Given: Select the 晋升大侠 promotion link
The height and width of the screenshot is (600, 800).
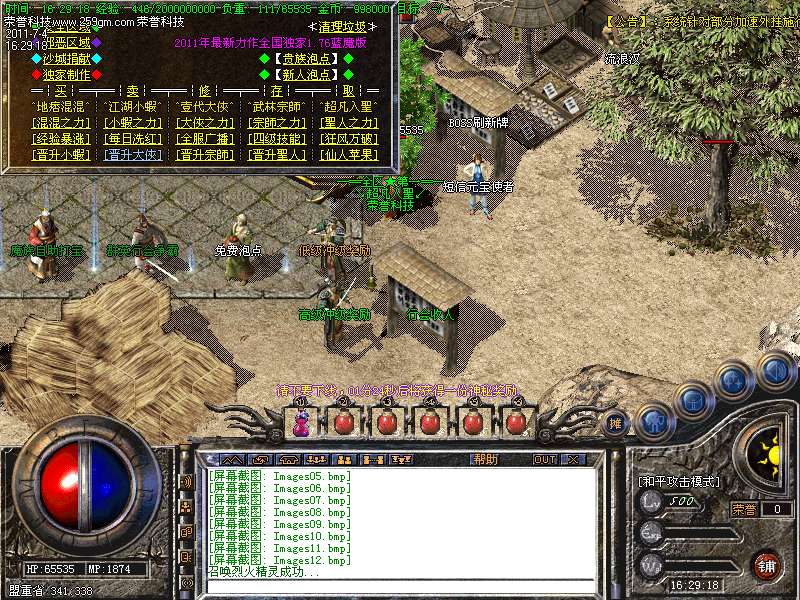Looking at the screenshot, I should click(133, 155).
